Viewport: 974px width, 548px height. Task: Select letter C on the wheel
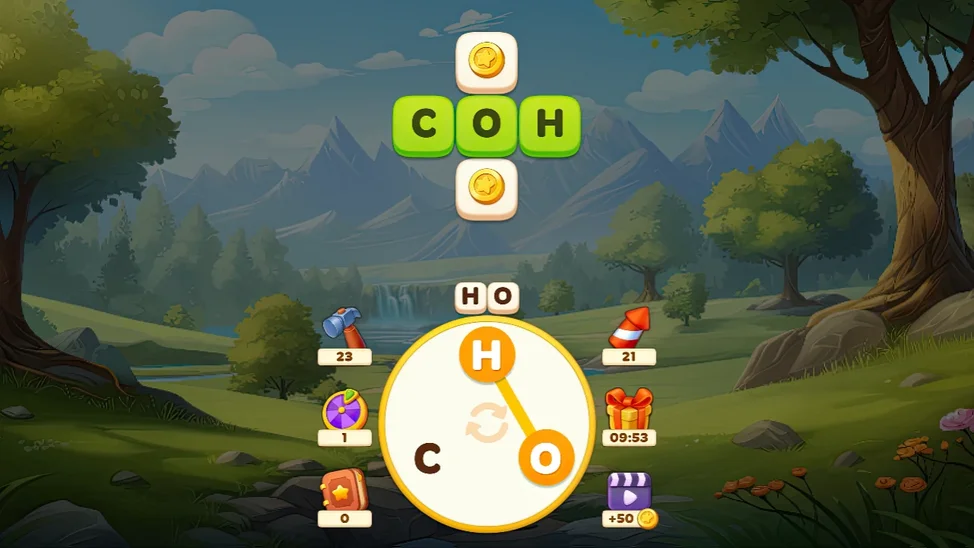428,459
